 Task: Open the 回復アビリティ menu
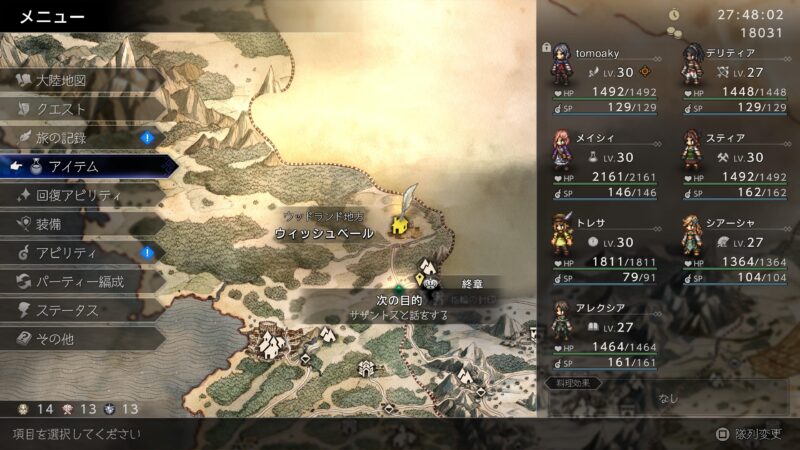(78, 196)
